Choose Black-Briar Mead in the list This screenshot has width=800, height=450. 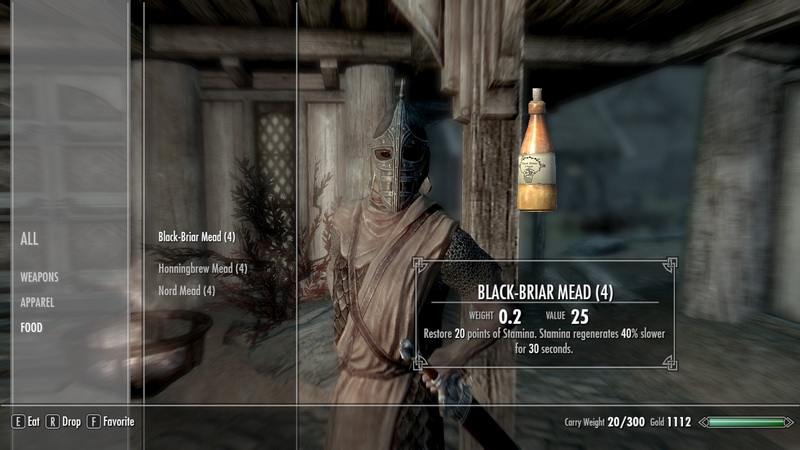click(x=197, y=238)
